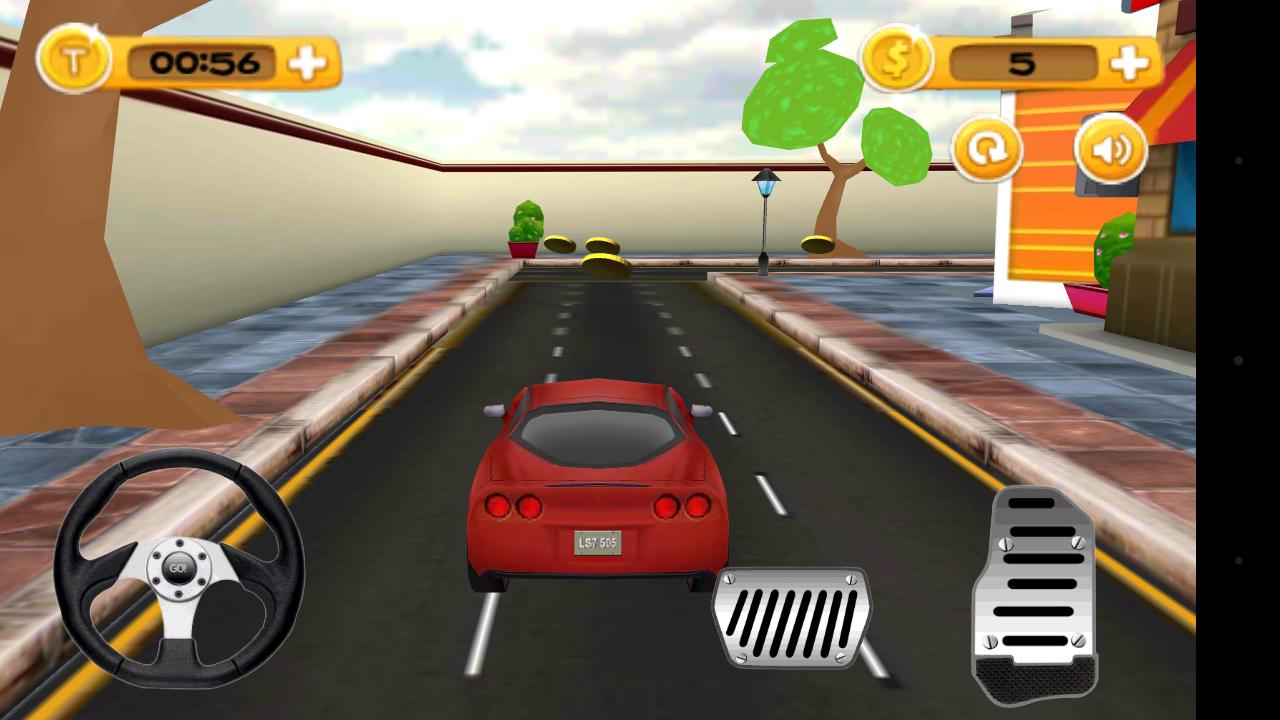The height and width of the screenshot is (720, 1280).
Task: Toggle sound with the speaker button
Action: point(1110,150)
